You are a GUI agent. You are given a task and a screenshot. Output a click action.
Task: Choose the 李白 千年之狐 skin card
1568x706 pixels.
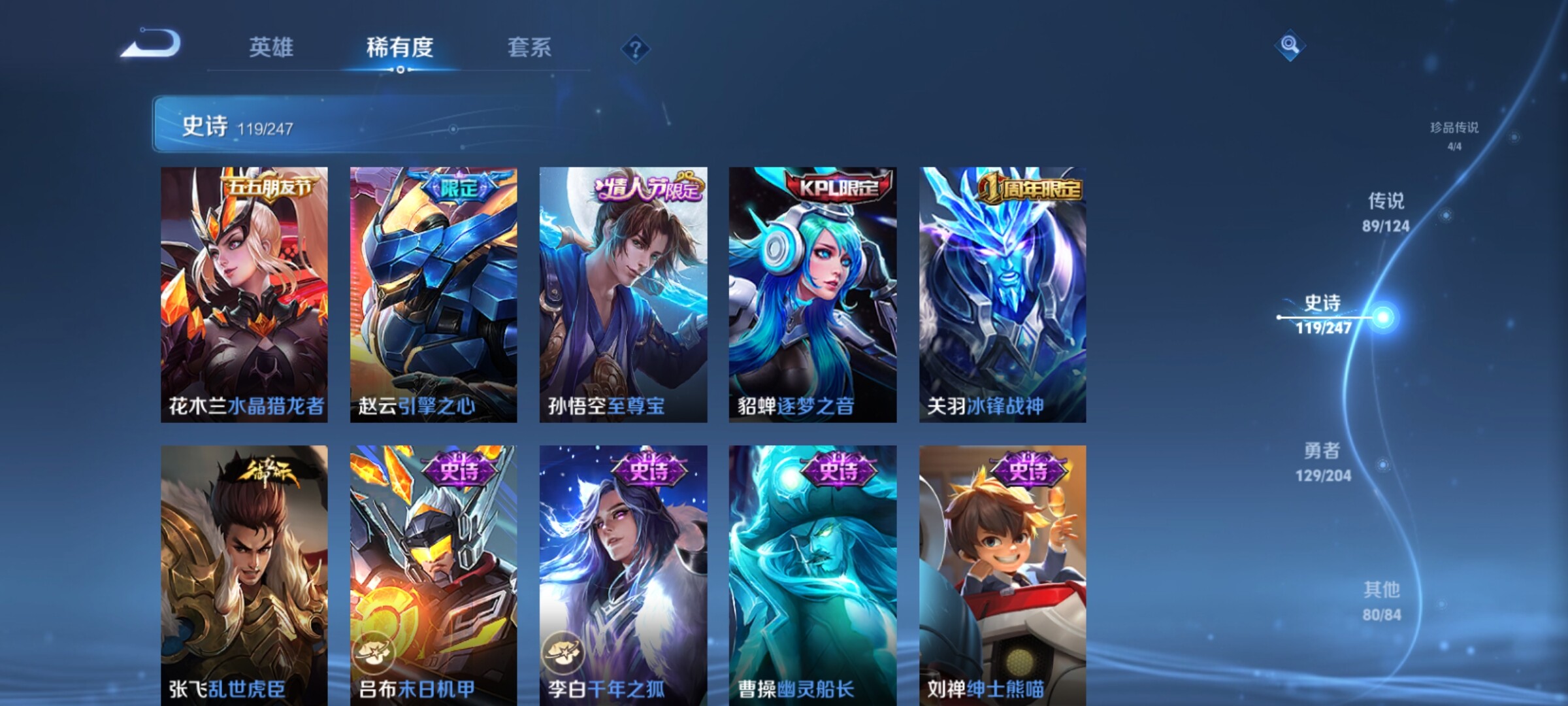pyautogui.click(x=623, y=575)
